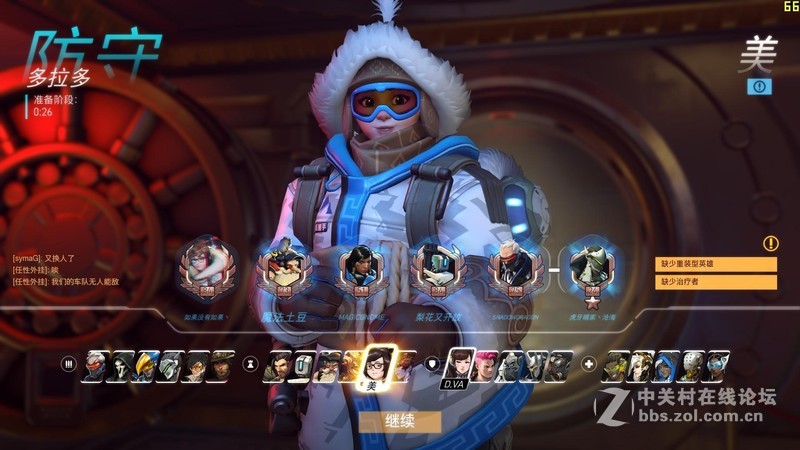Image resolution: width=800 pixels, height=450 pixels.
Task: Select Mei in the hero roster row
Action: click(376, 367)
